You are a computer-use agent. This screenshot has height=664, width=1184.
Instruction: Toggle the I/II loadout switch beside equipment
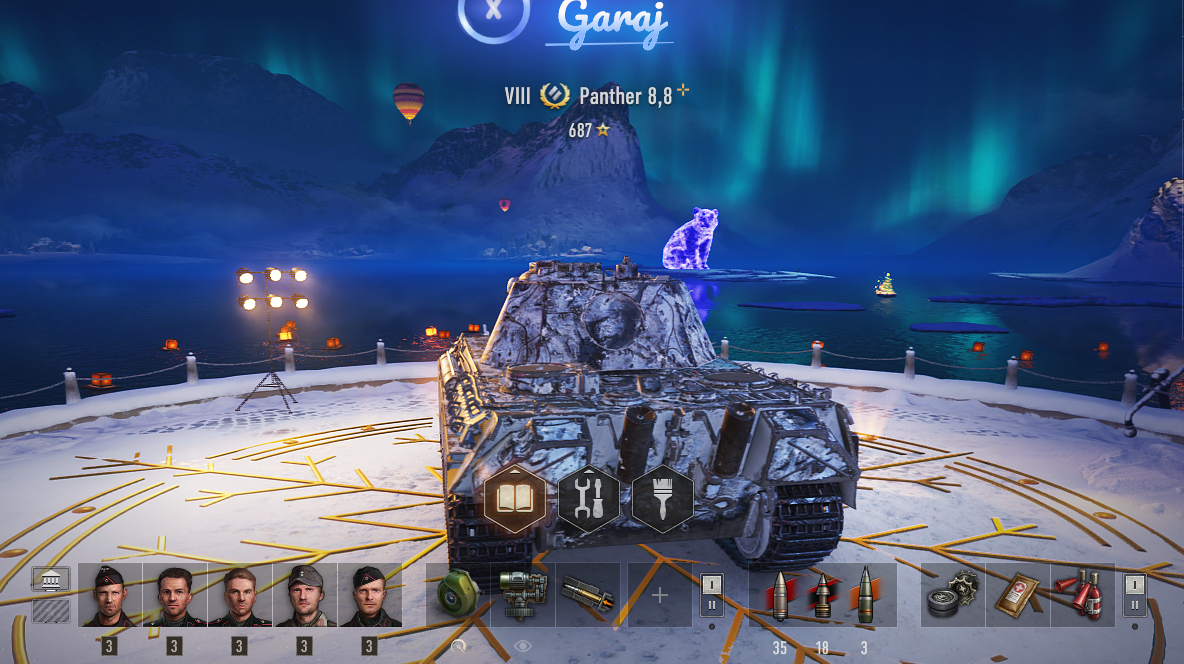[712, 595]
